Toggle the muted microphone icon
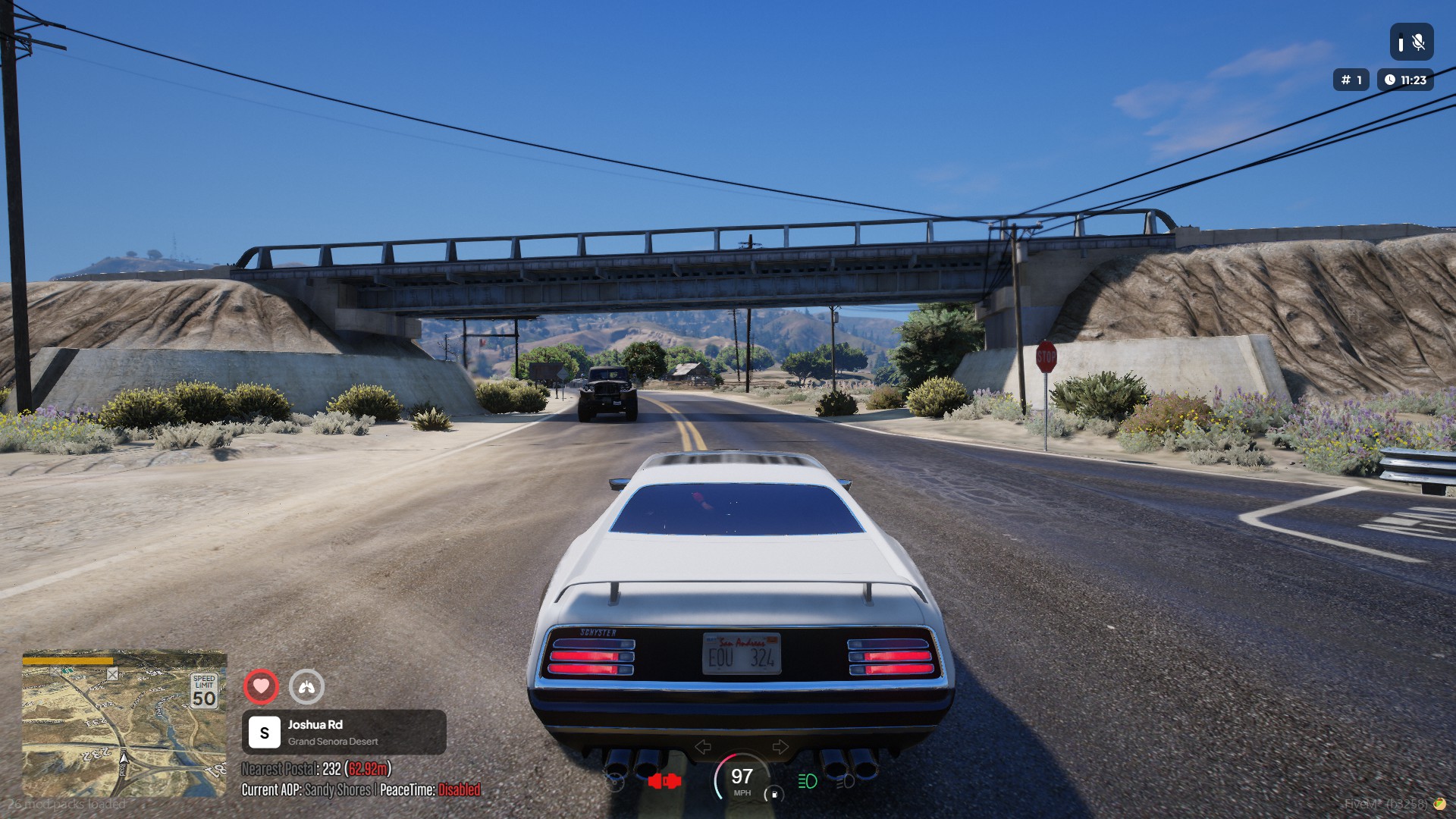The image size is (1456, 819). tap(1412, 42)
